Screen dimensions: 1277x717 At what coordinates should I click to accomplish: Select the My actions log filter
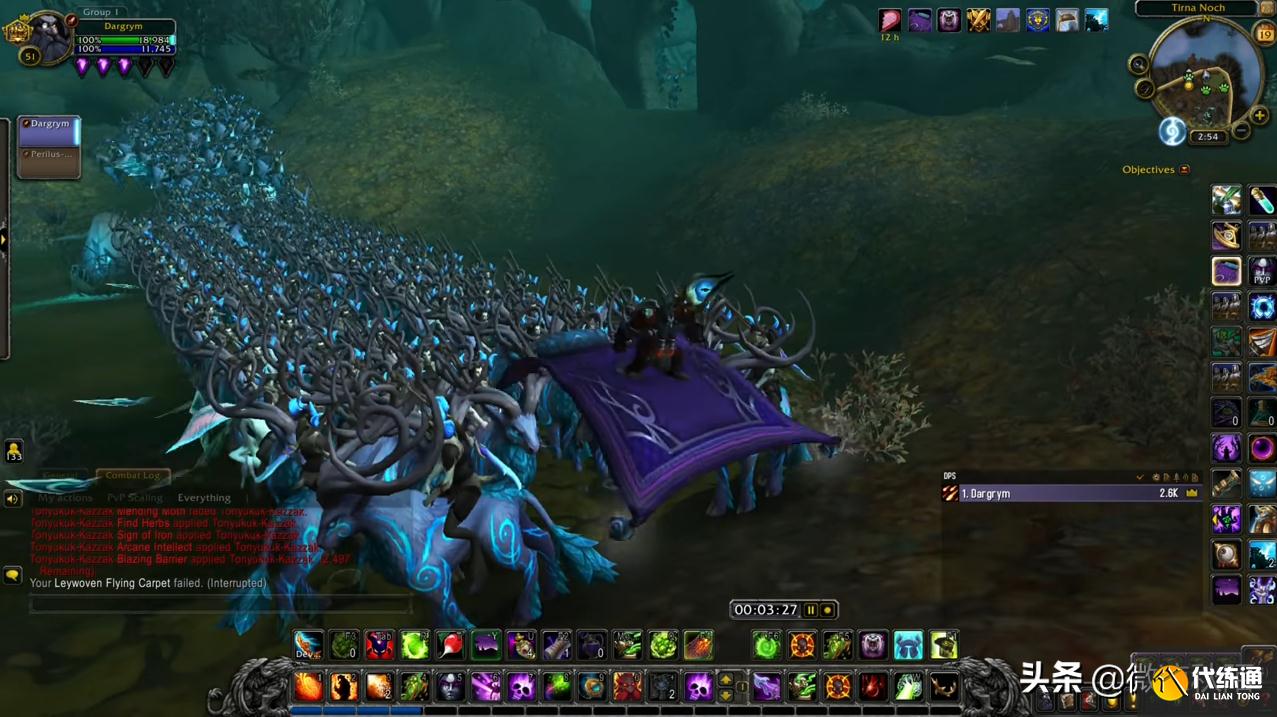[x=65, y=498]
